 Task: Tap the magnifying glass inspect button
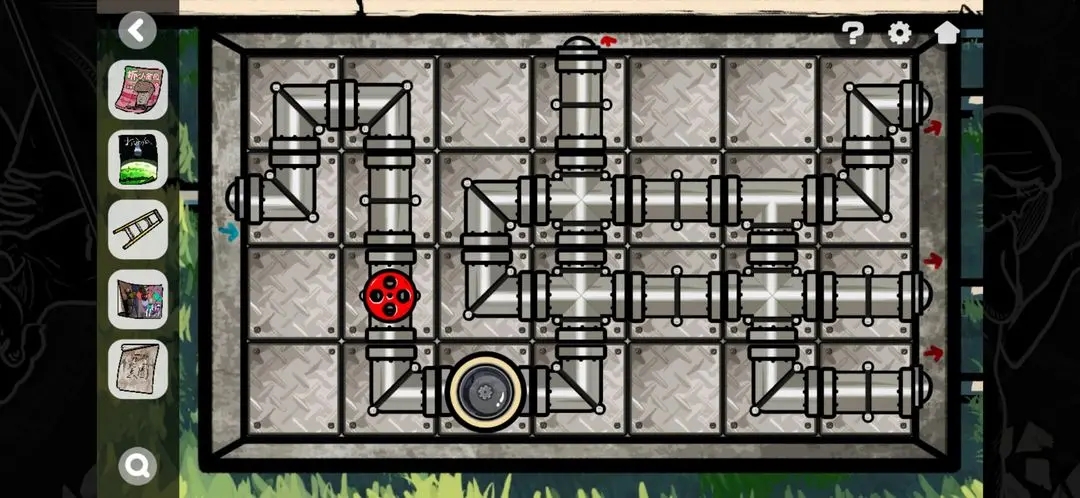(138, 463)
